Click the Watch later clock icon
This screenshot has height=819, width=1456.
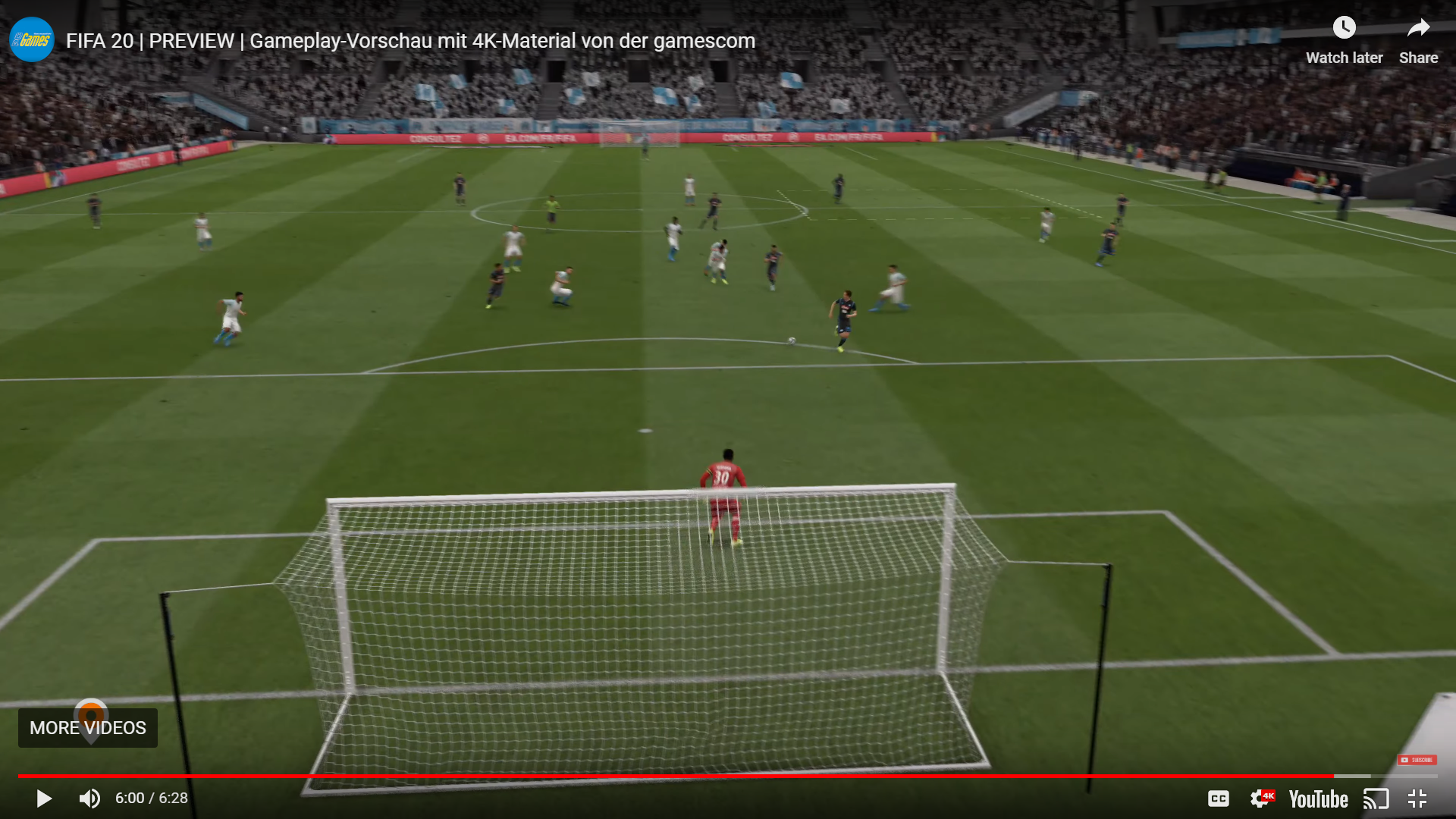pos(1345,27)
